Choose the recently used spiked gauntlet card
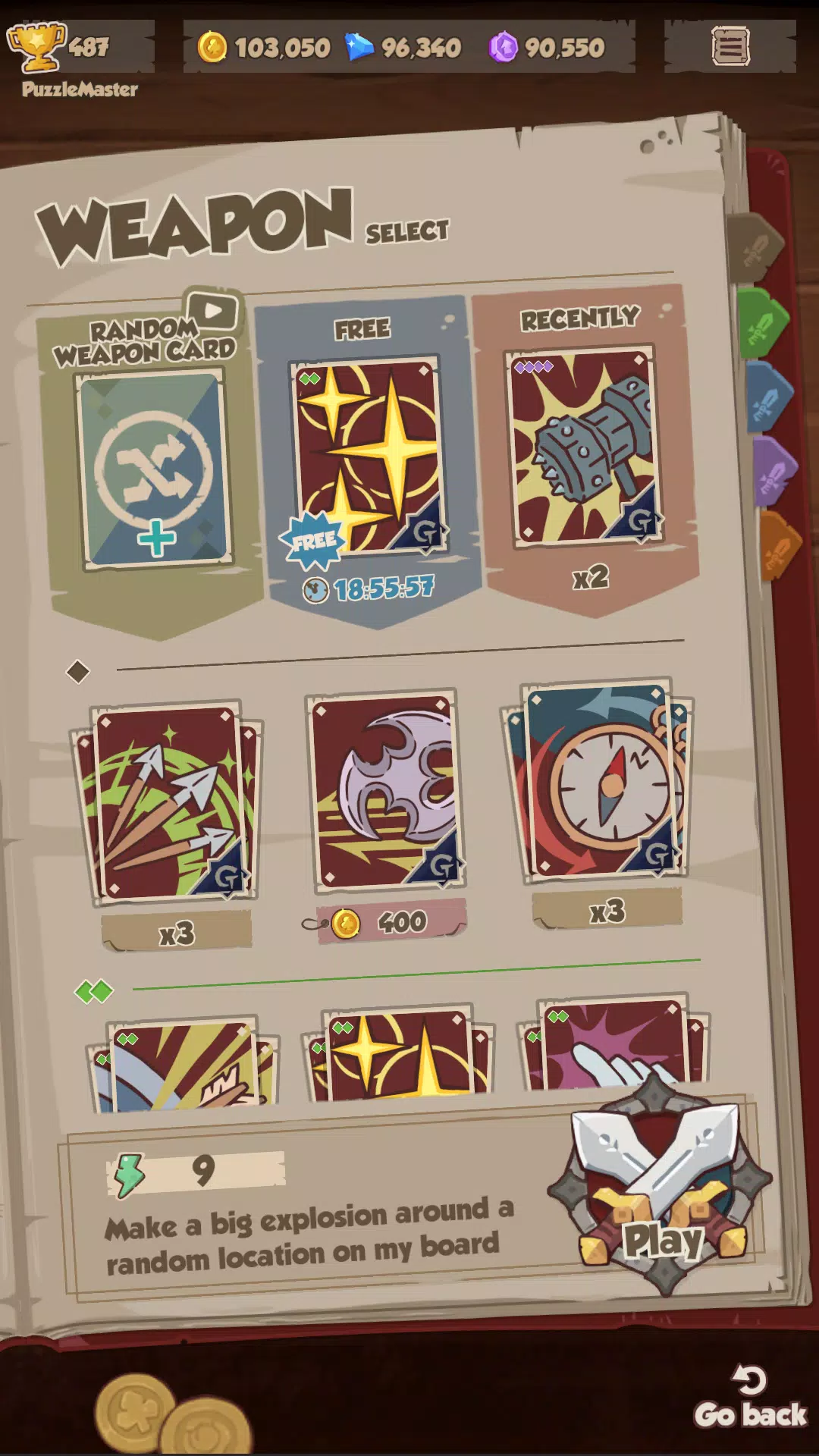The width and height of the screenshot is (819, 1456). 582,446
